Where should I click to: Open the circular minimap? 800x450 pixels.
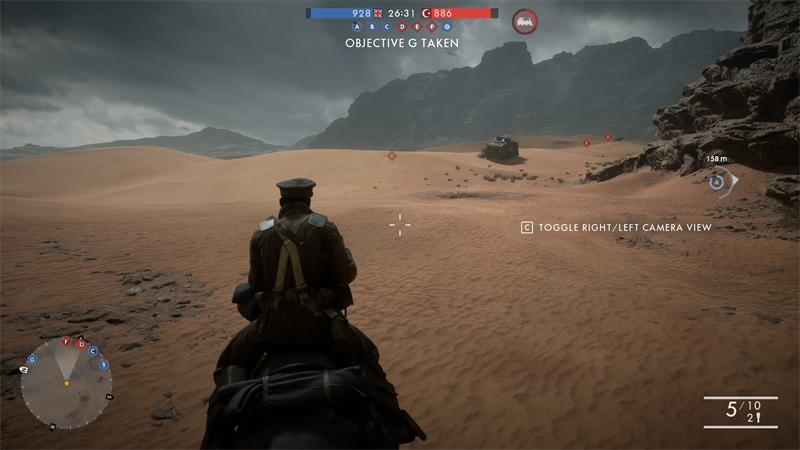coord(66,384)
